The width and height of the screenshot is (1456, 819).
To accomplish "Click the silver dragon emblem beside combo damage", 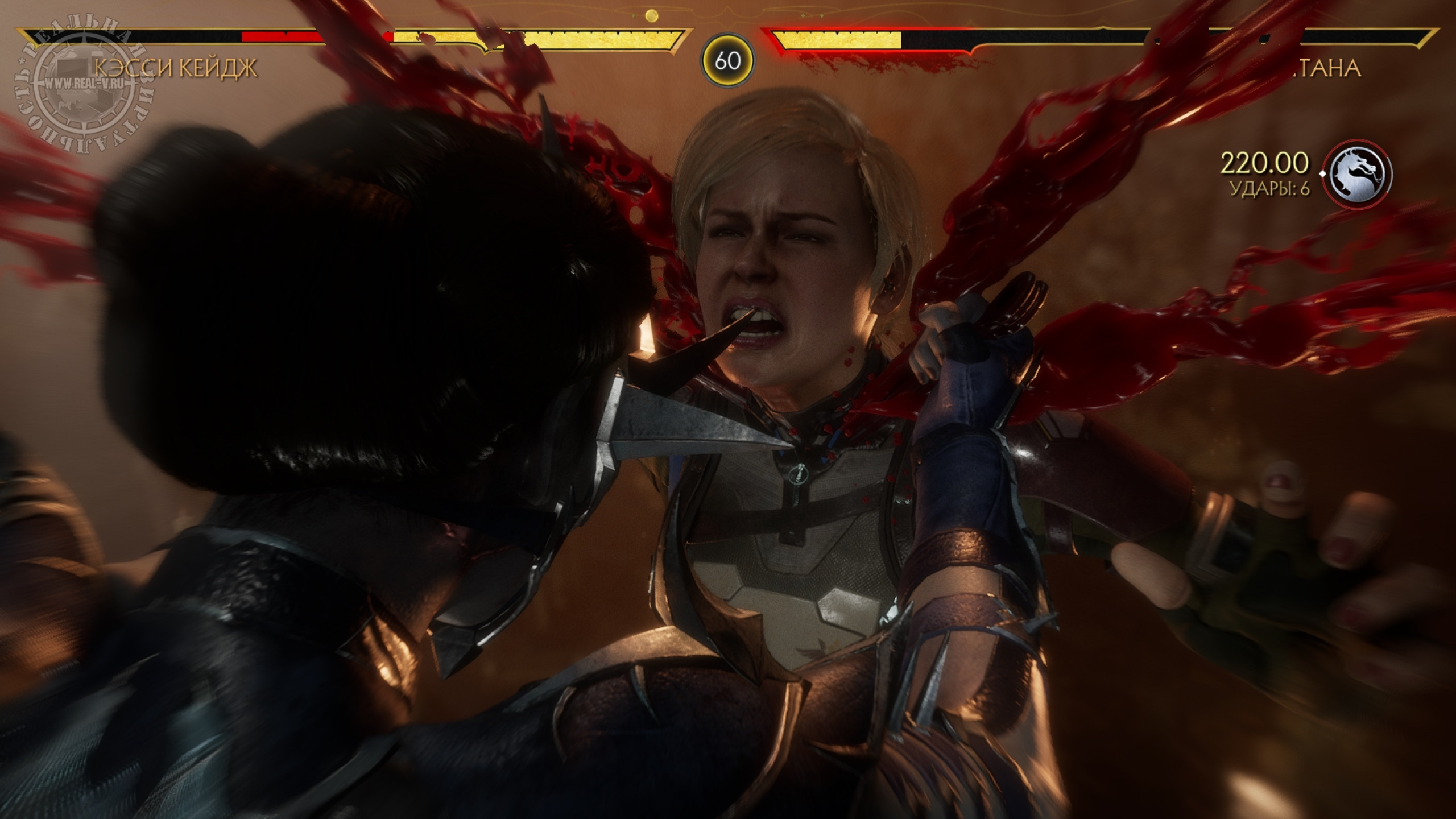I will tap(1357, 173).
